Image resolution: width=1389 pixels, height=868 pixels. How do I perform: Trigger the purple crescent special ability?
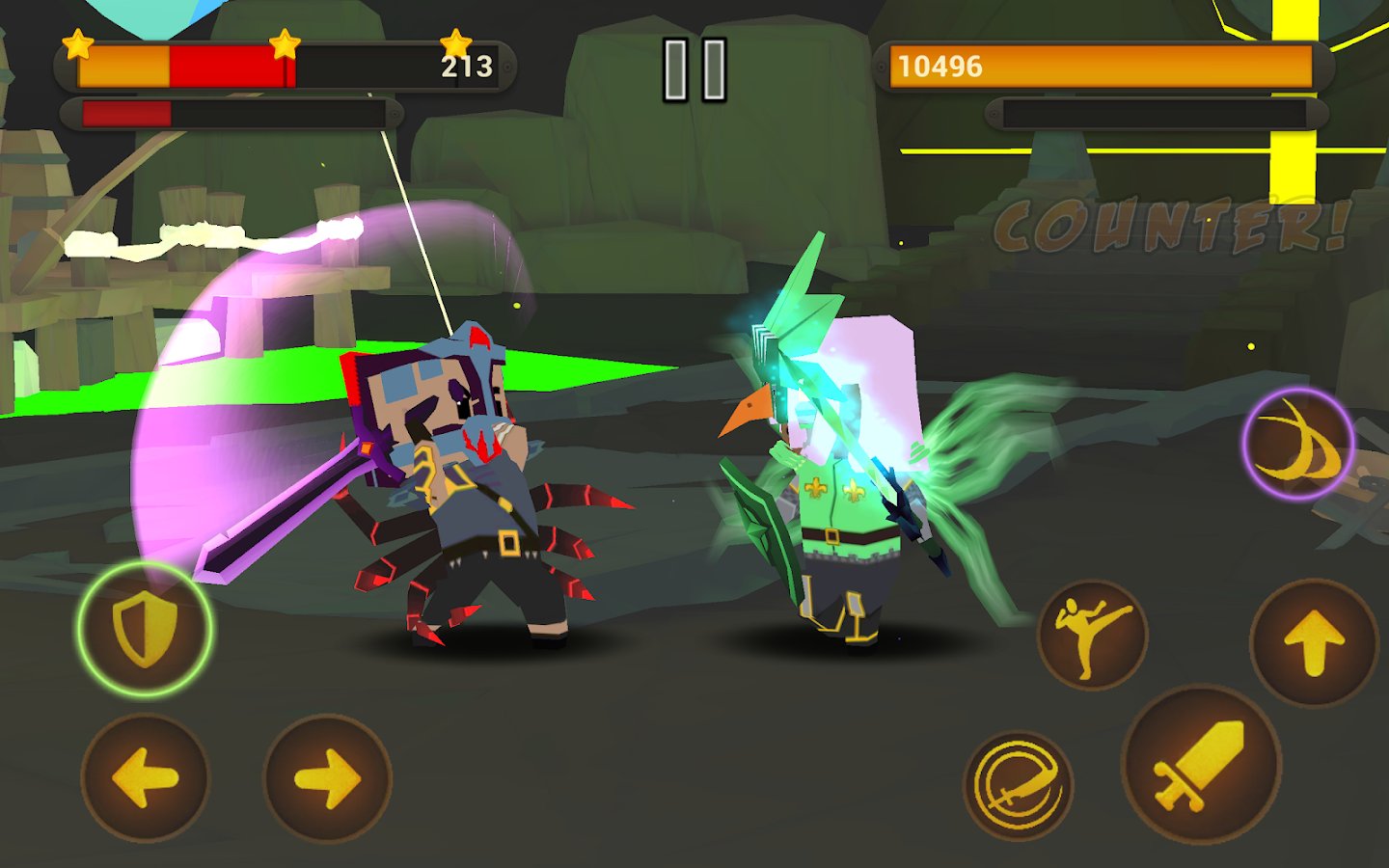point(1298,444)
